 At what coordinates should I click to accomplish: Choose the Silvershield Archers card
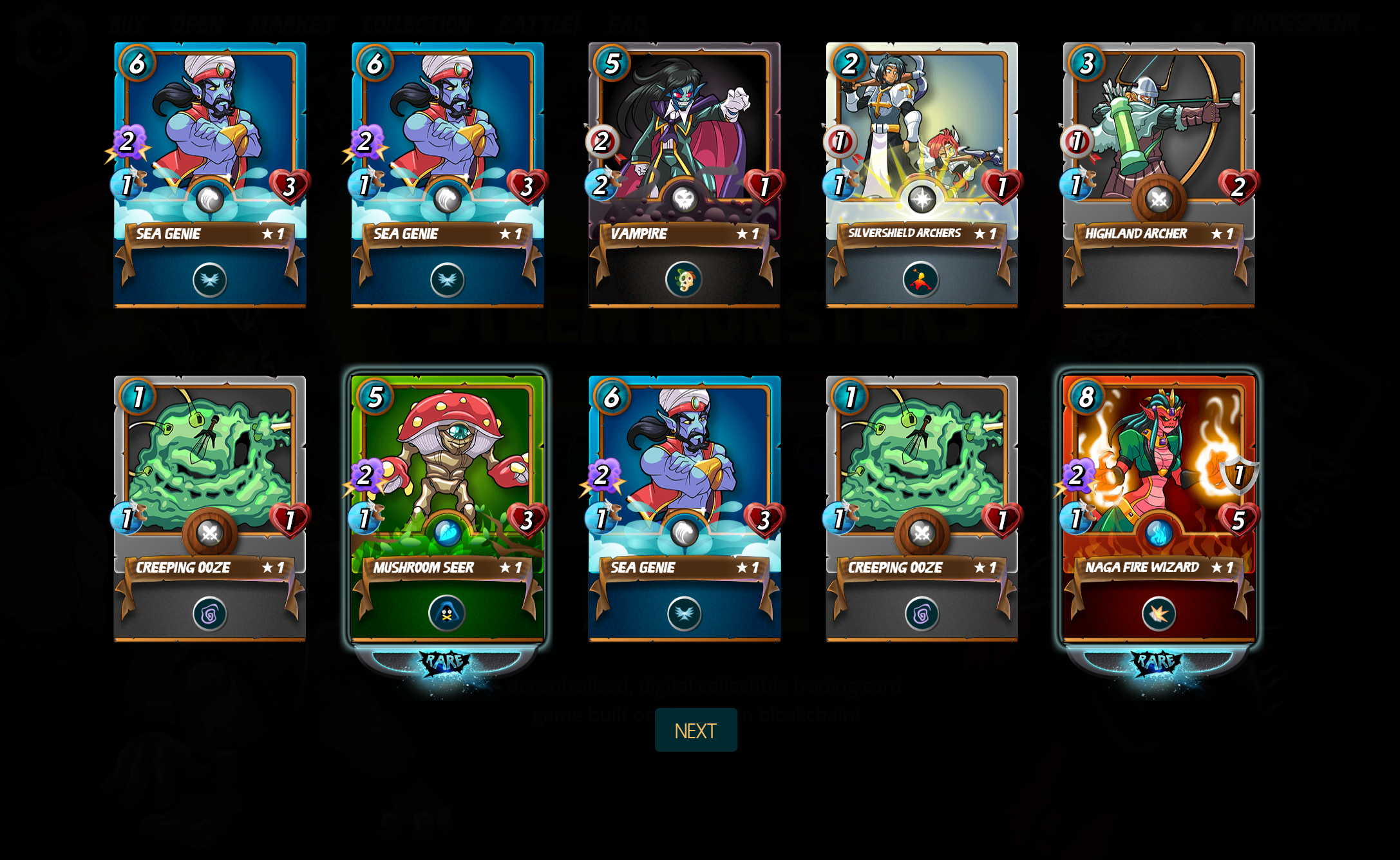pyautogui.click(x=922, y=174)
